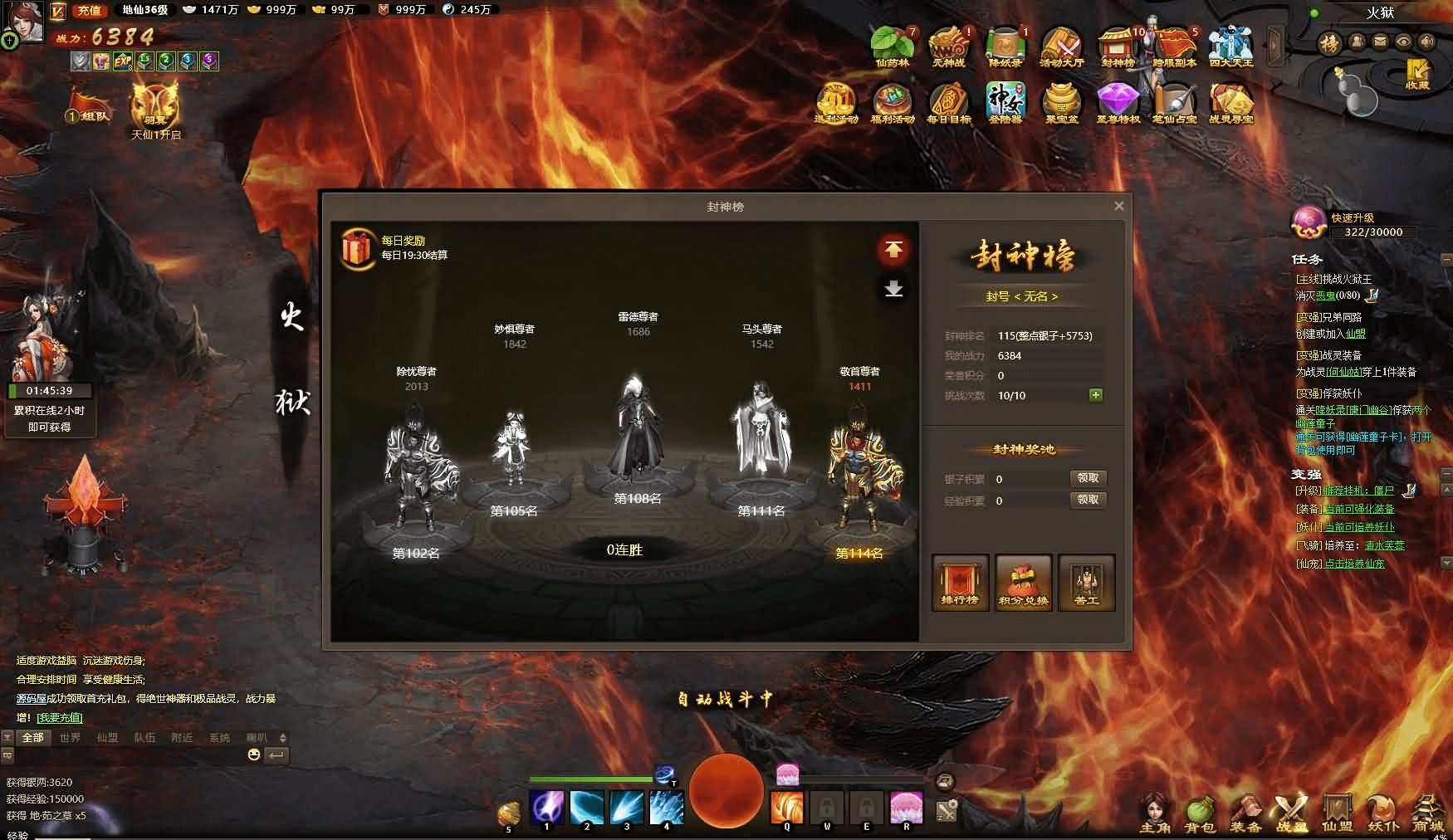The image size is (1453, 840).
Task: Open 积分兑换 points exchange
Action: pyautogui.click(x=1023, y=582)
